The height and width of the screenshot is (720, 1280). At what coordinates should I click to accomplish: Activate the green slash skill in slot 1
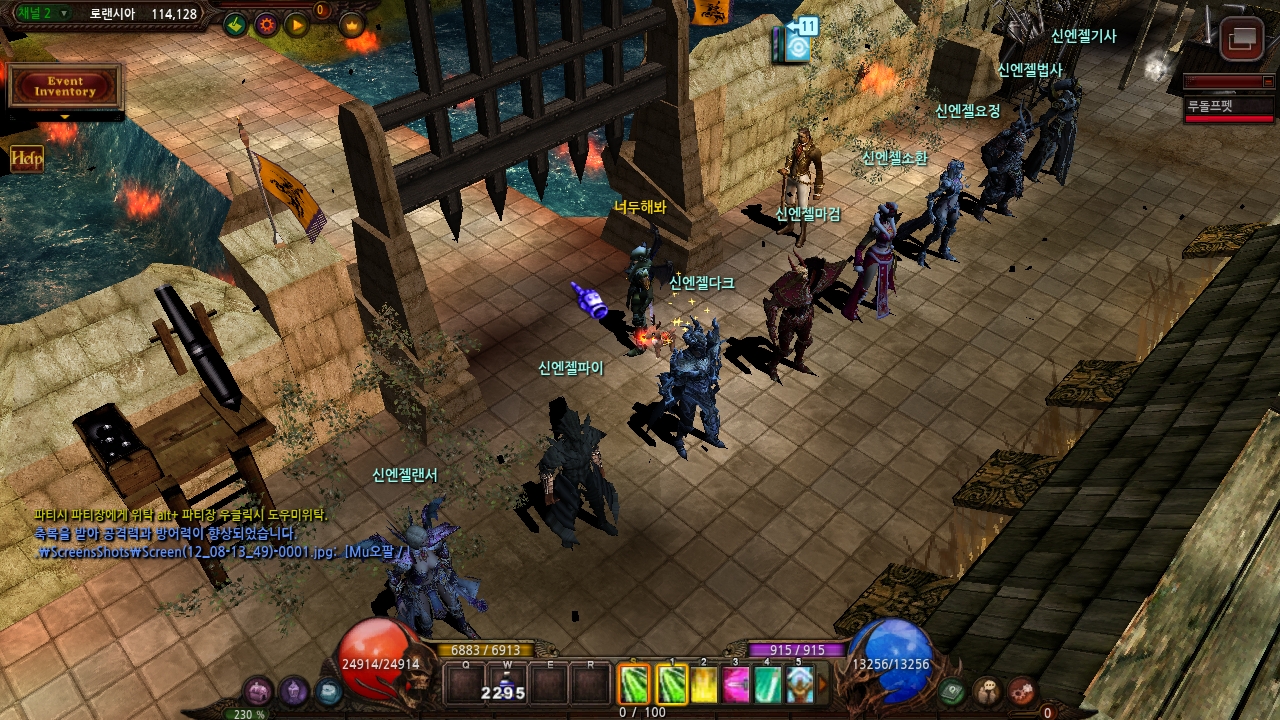(672, 685)
